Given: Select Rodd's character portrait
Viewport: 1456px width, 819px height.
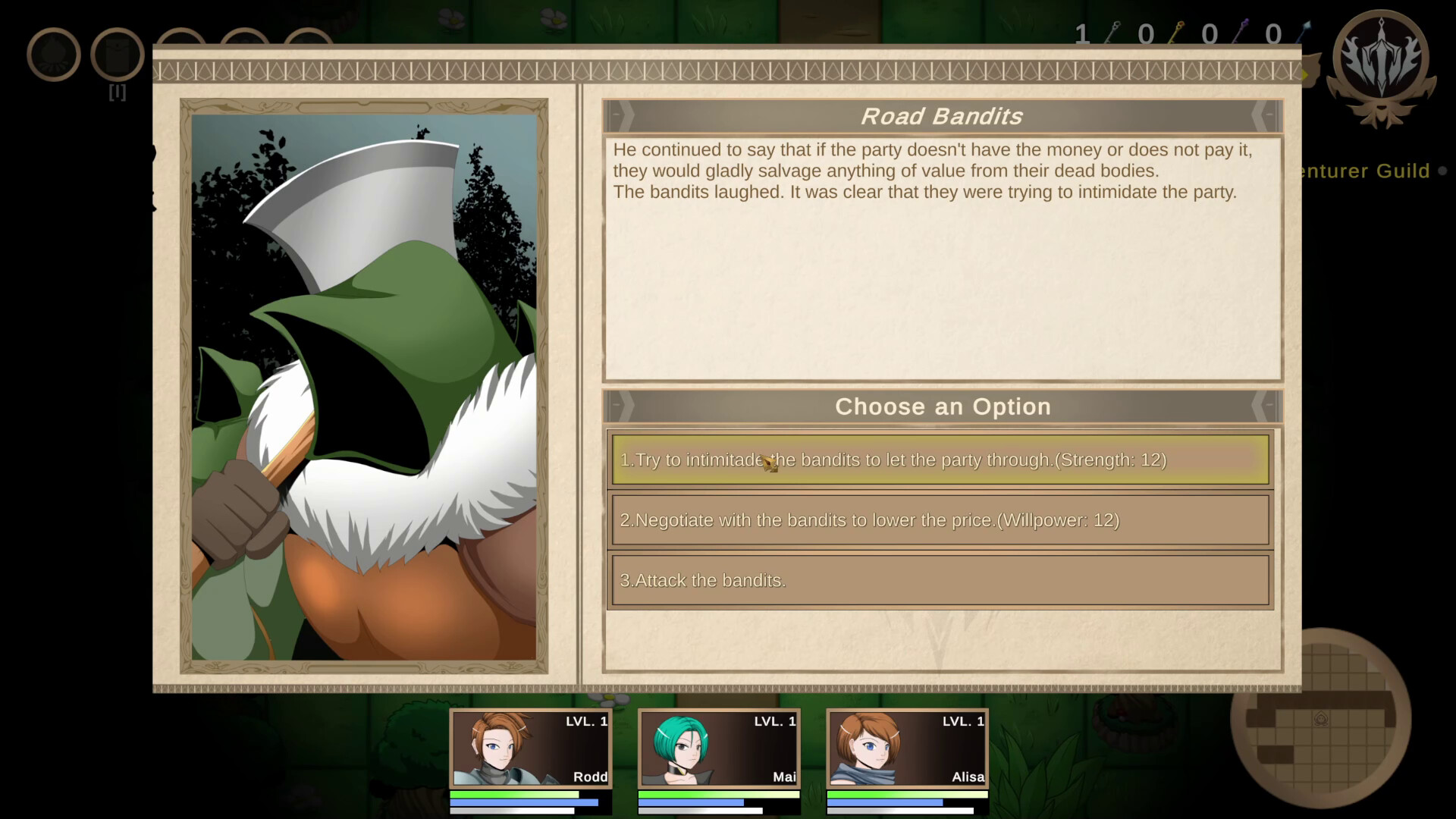Looking at the screenshot, I should pyautogui.click(x=531, y=748).
